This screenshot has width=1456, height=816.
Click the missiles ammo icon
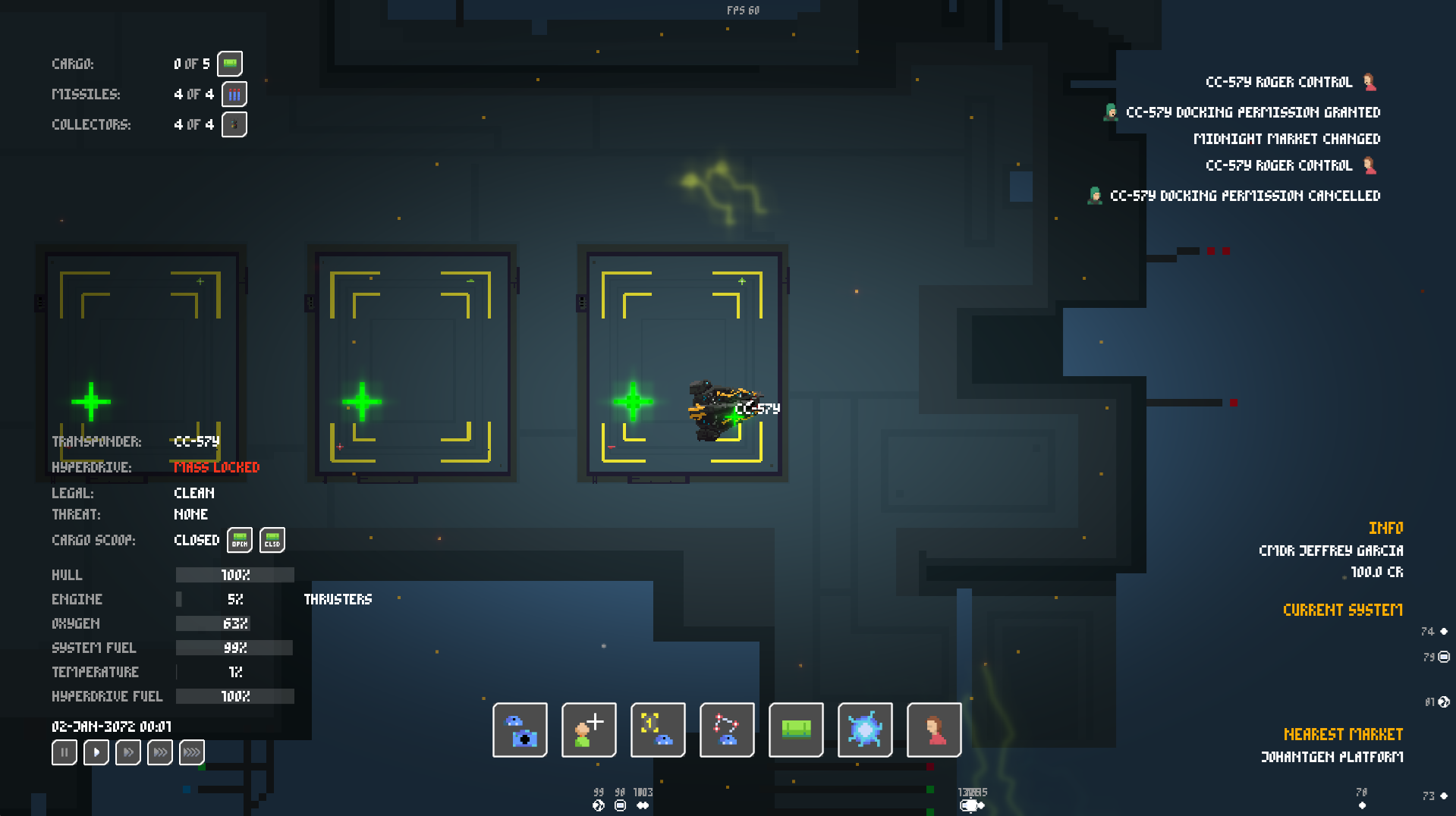(x=234, y=94)
